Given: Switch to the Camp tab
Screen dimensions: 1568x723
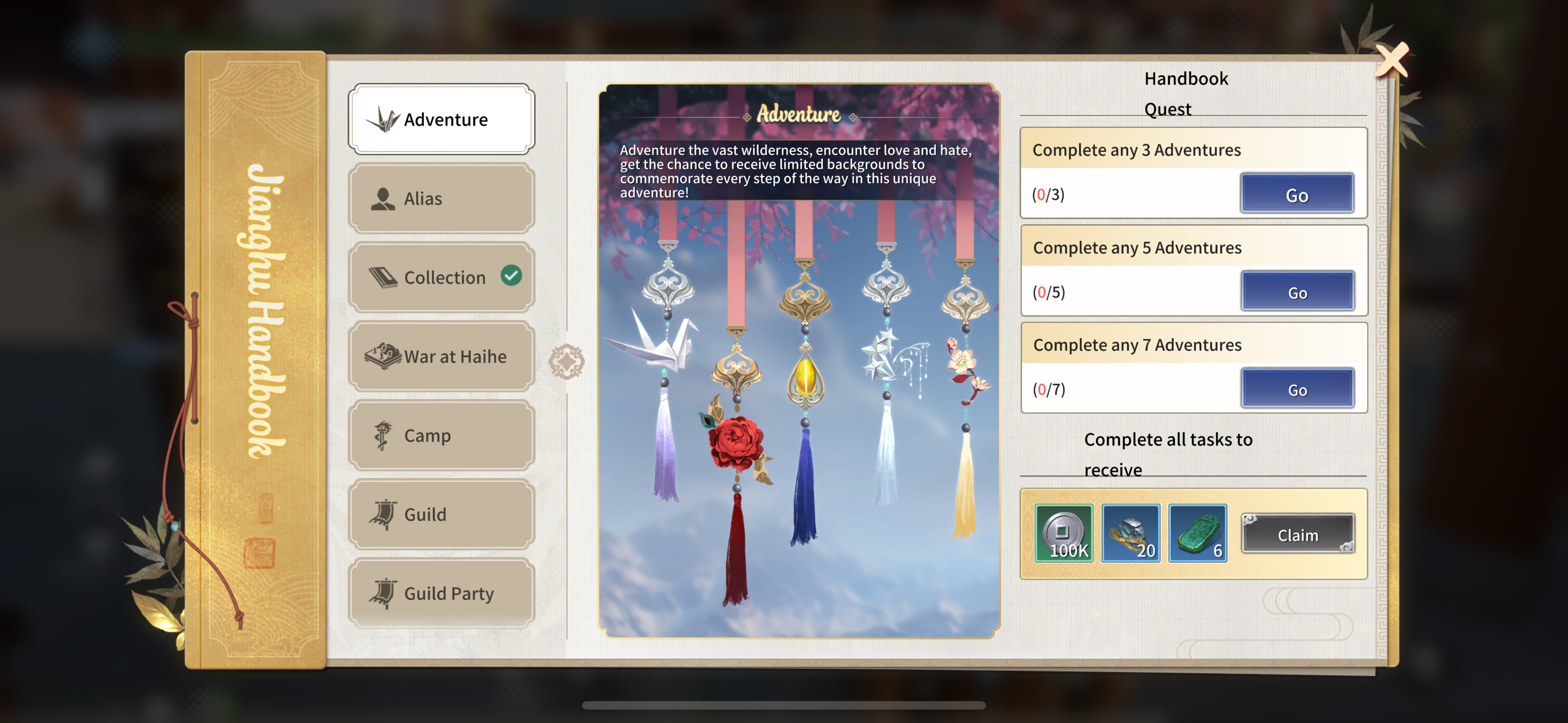Looking at the screenshot, I should pos(441,435).
